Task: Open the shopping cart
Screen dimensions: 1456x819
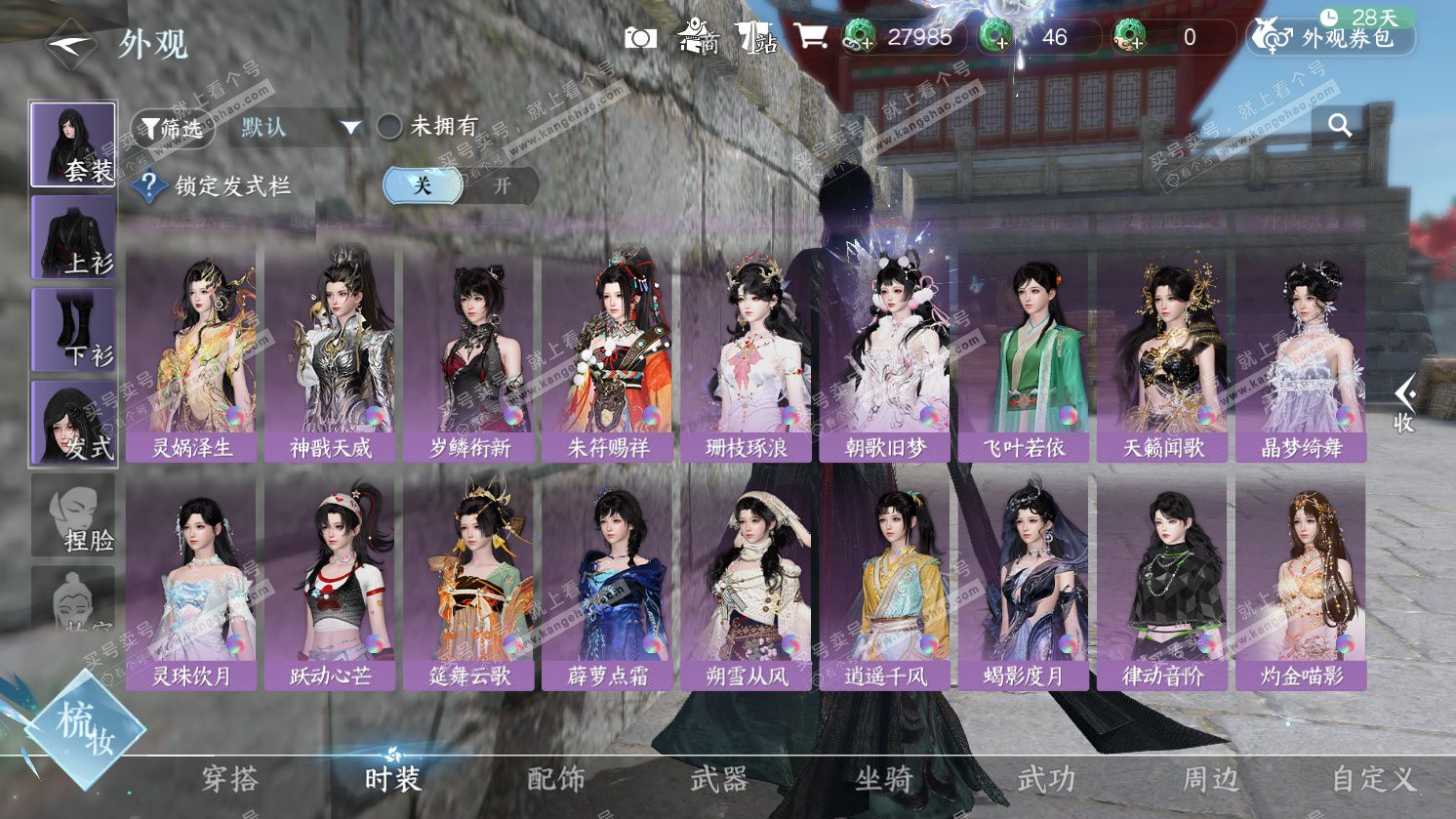Action: pyautogui.click(x=810, y=37)
